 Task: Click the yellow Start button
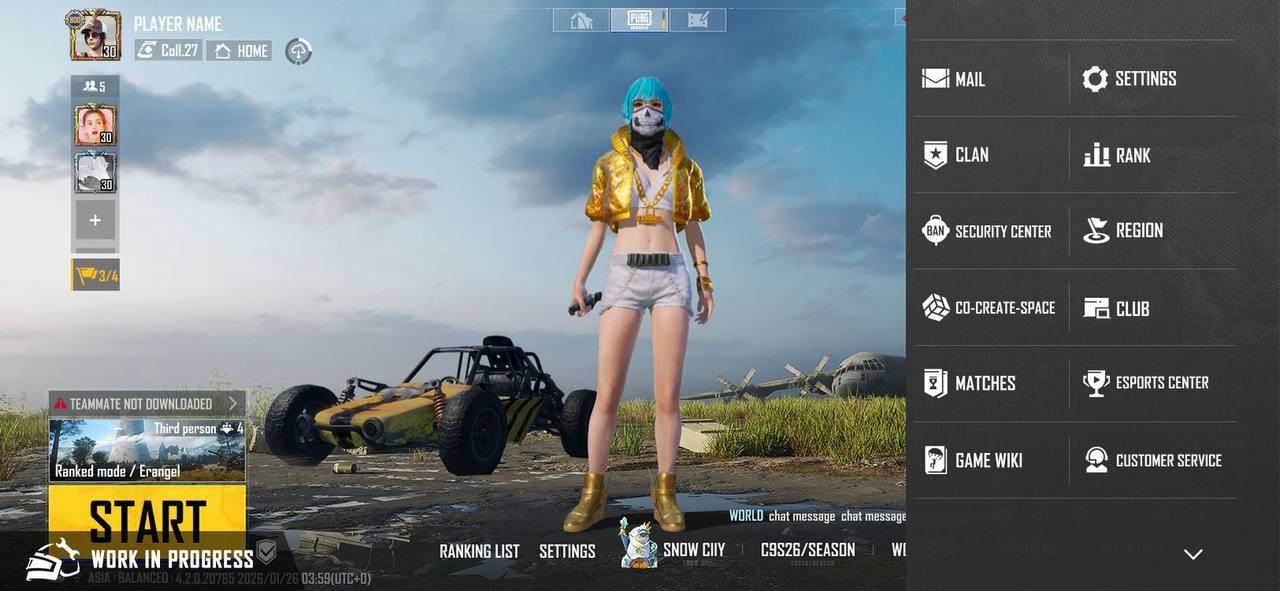(x=147, y=518)
